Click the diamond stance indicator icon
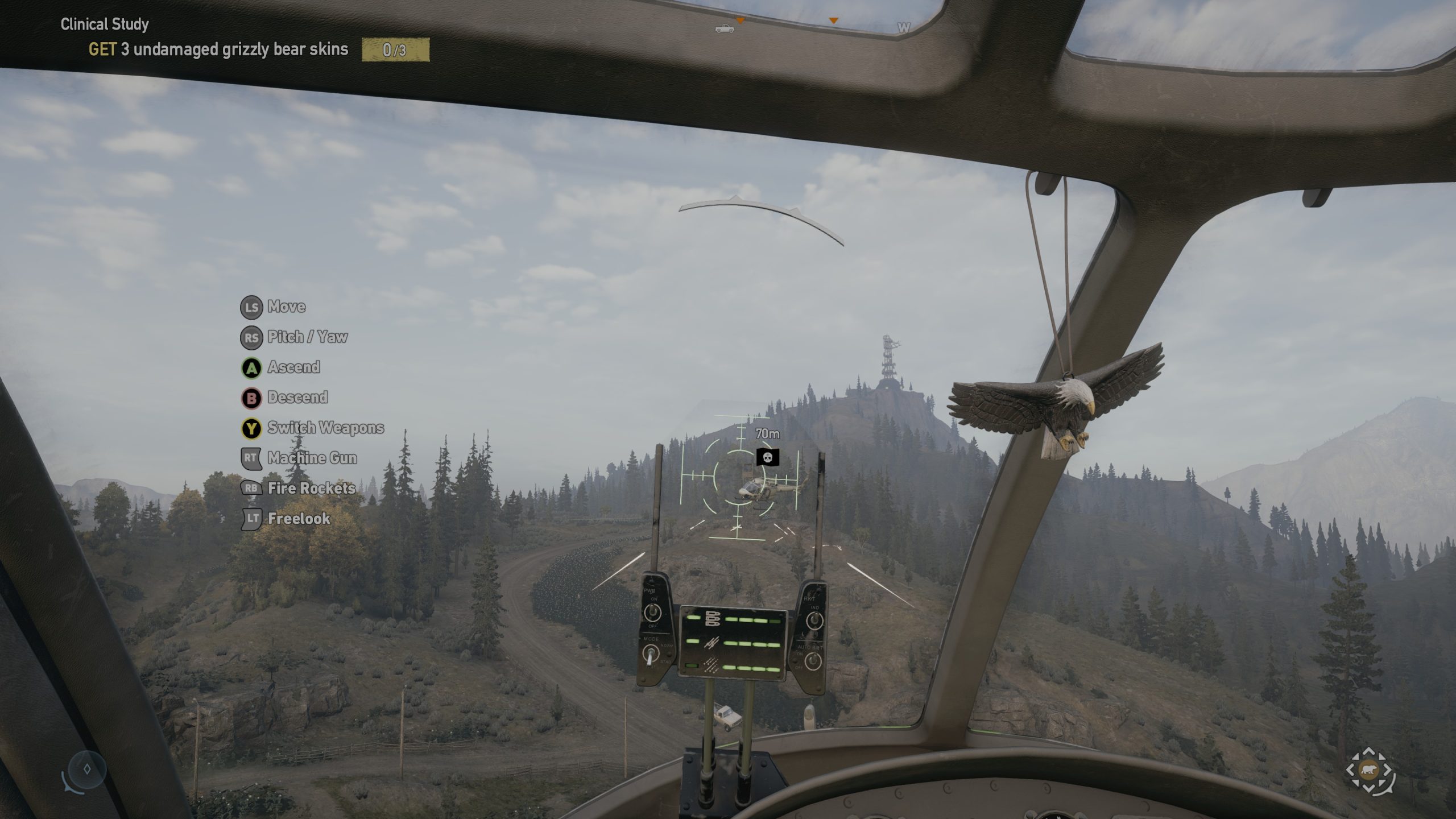Screen dimensions: 1456x819 tap(87, 770)
